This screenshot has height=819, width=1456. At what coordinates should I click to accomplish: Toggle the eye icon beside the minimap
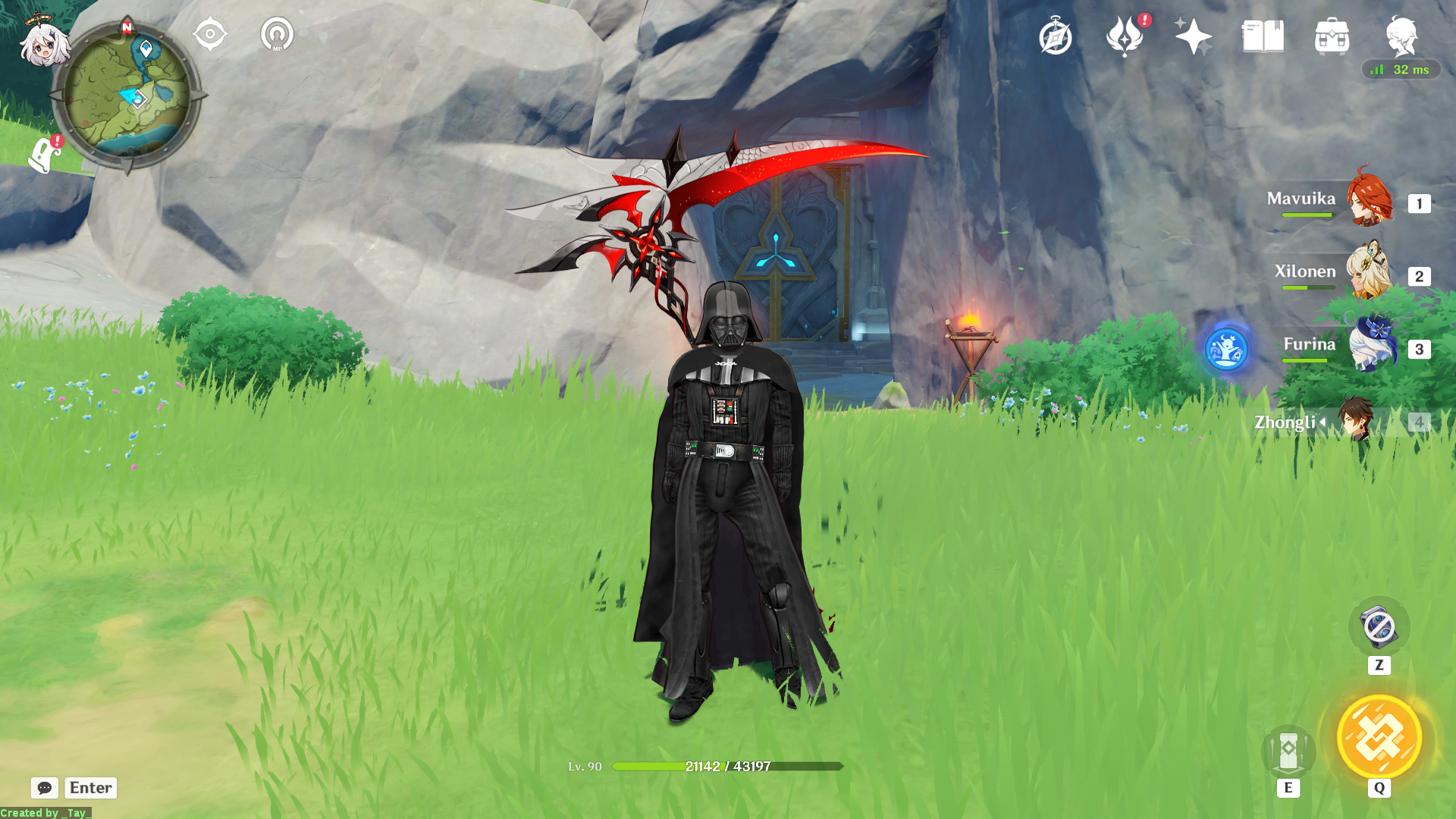210,33
